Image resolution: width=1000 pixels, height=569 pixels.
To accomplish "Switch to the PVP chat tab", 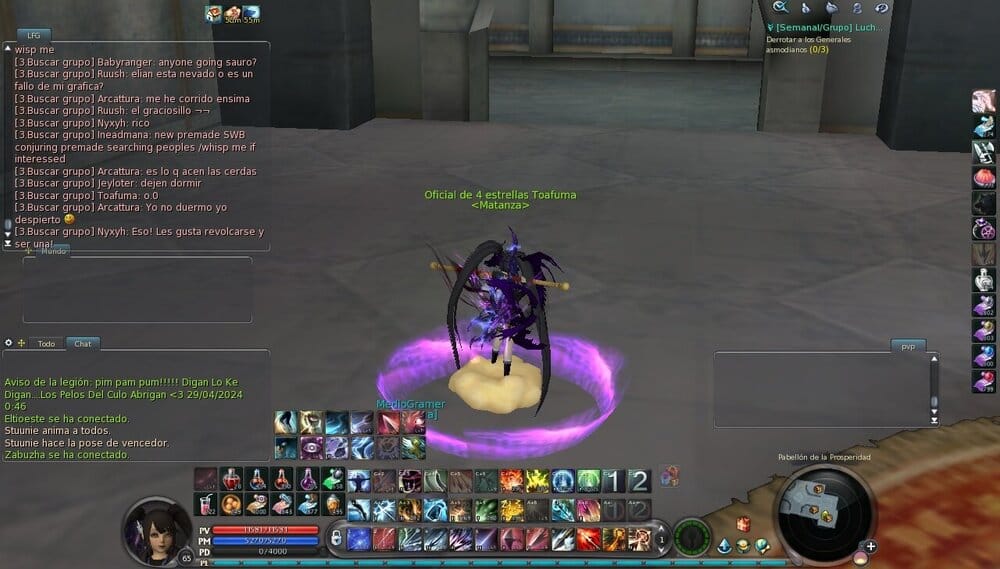I will point(908,346).
